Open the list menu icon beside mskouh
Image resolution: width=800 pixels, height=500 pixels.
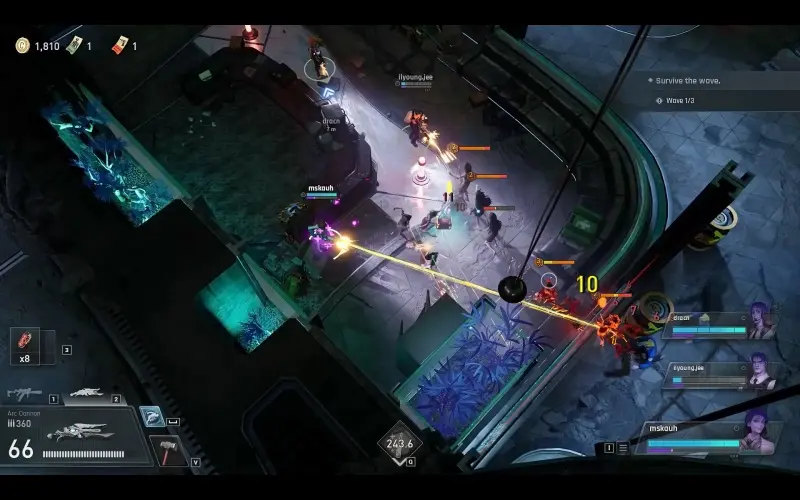click(x=622, y=448)
